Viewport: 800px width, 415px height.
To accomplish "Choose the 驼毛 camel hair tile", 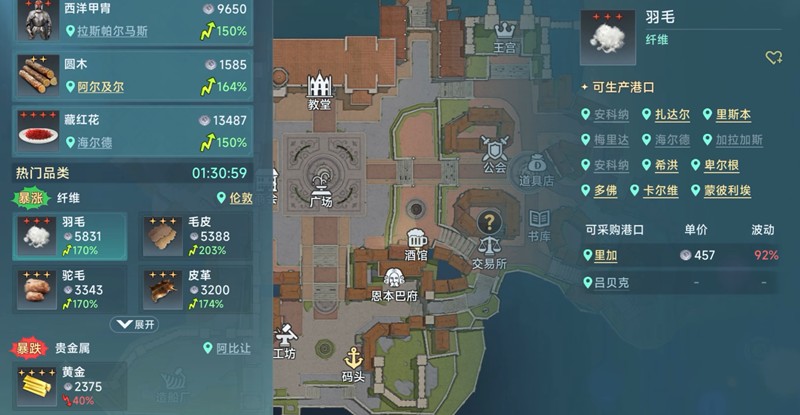I will [x=69, y=289].
